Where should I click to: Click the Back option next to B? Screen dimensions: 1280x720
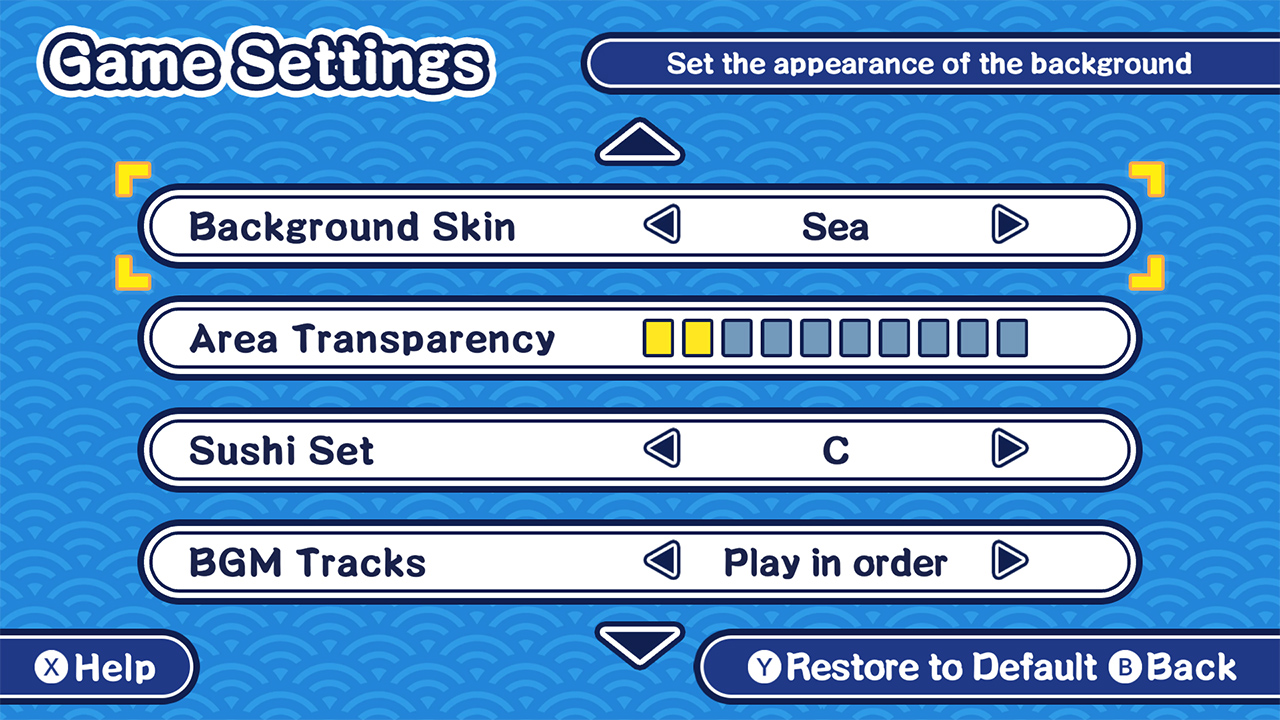(1190, 667)
